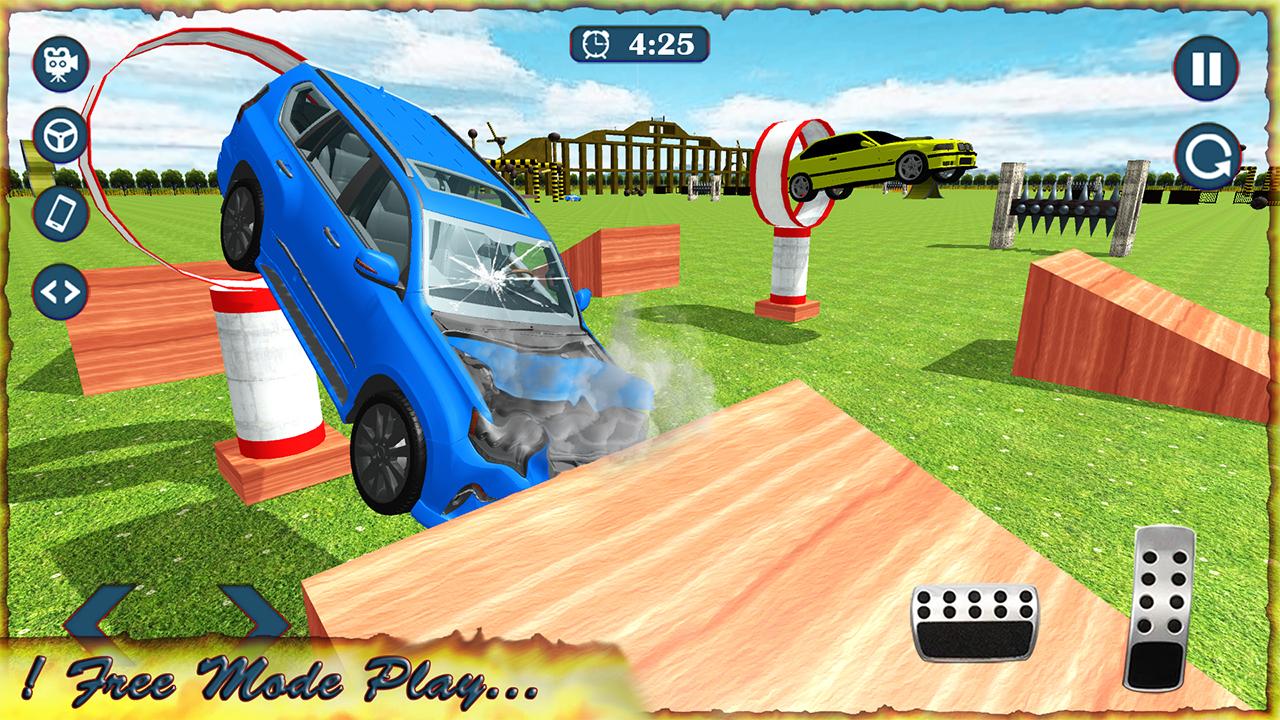Image resolution: width=1280 pixels, height=720 pixels.
Task: Pause the game
Action: (x=1205, y=69)
